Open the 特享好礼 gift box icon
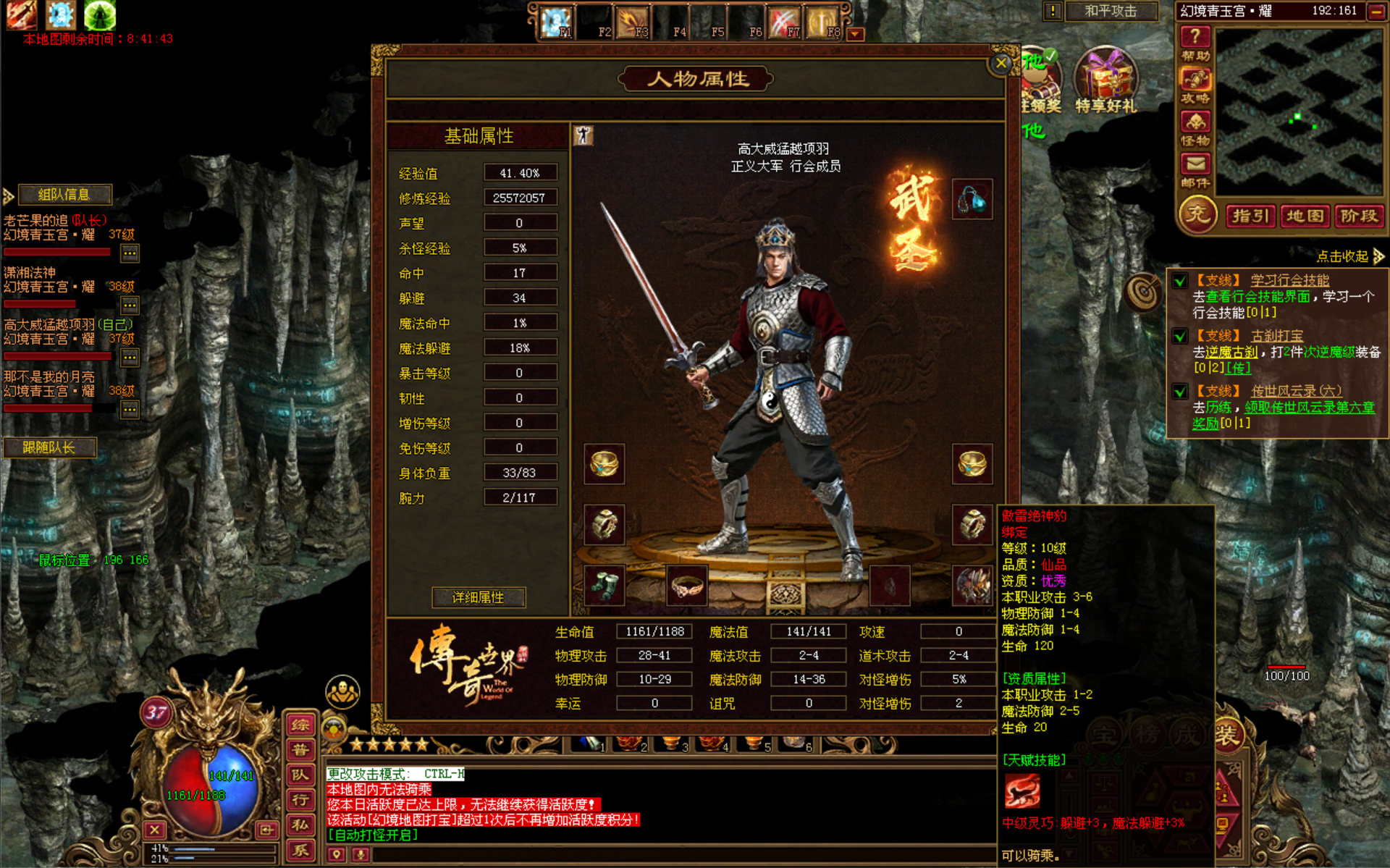This screenshot has height=868, width=1390. (x=1105, y=81)
